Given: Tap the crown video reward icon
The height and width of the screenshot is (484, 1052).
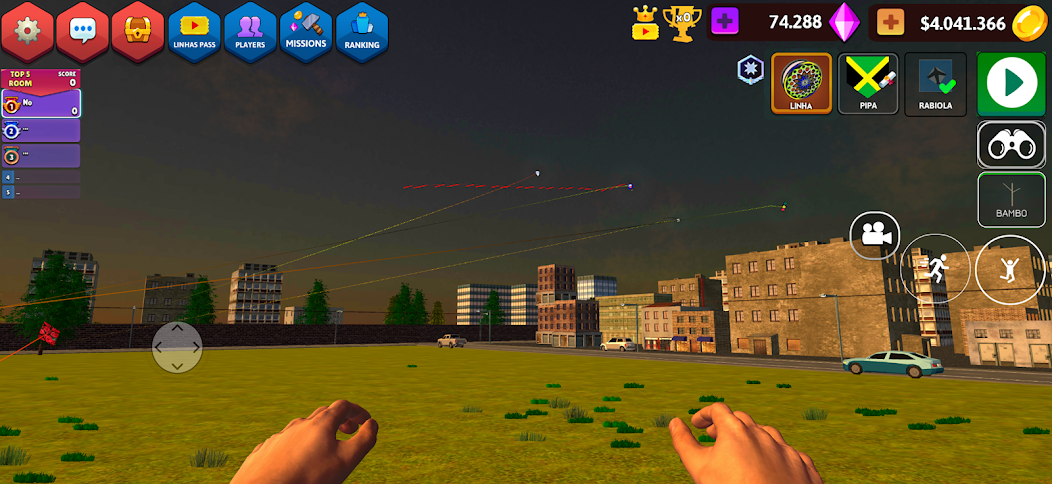Looking at the screenshot, I should [646, 23].
